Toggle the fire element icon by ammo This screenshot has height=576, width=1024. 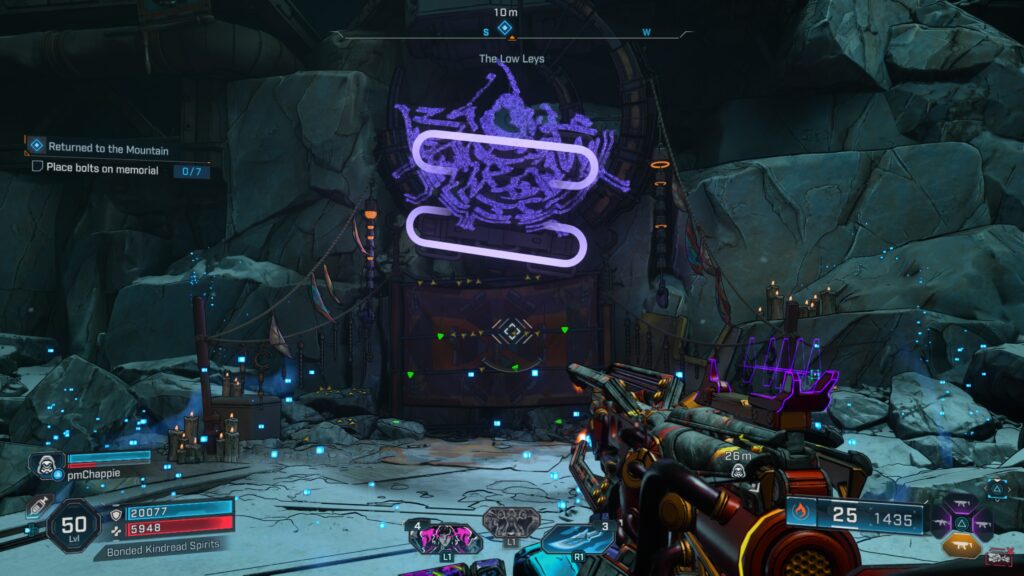click(x=801, y=516)
